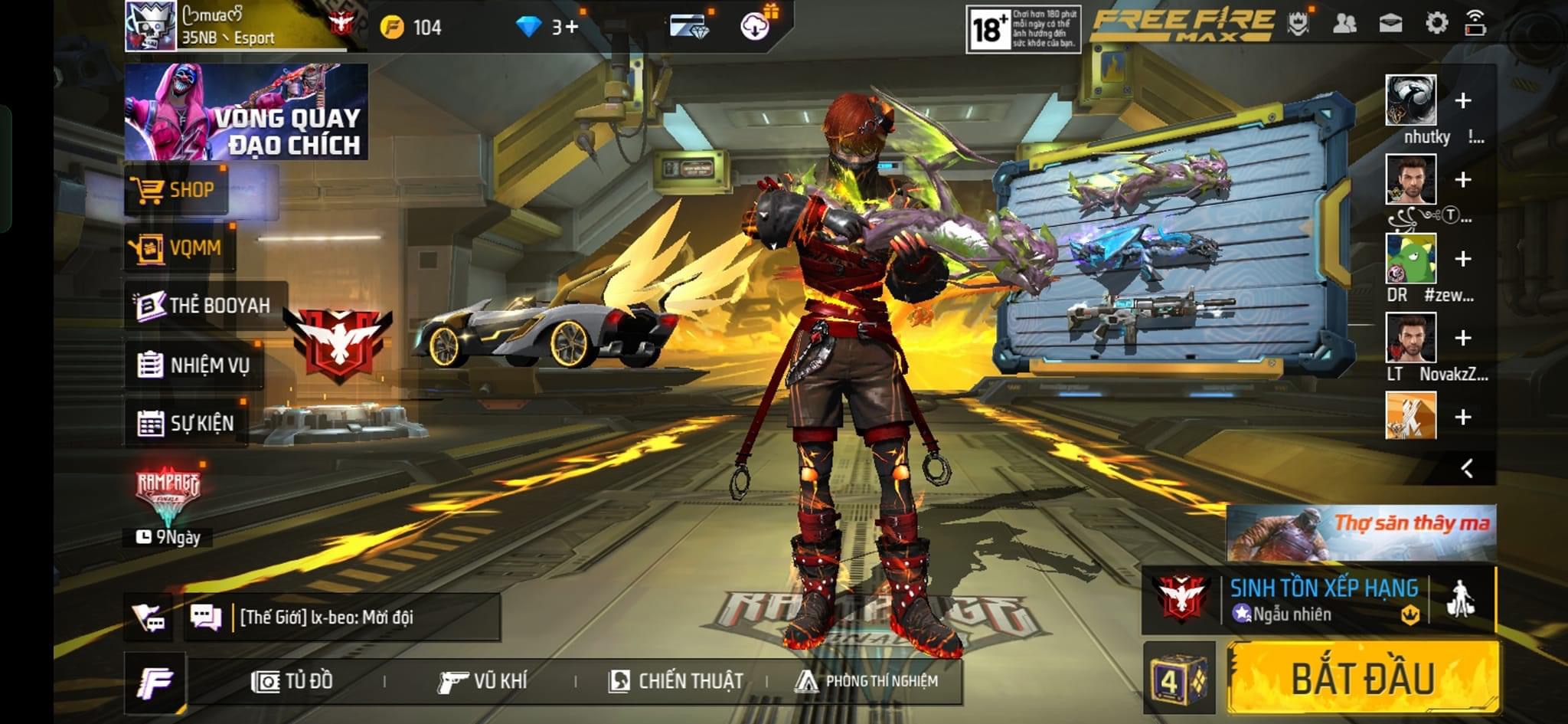1568x724 pixels.
Task: Open the settings gear icon
Action: click(1436, 24)
